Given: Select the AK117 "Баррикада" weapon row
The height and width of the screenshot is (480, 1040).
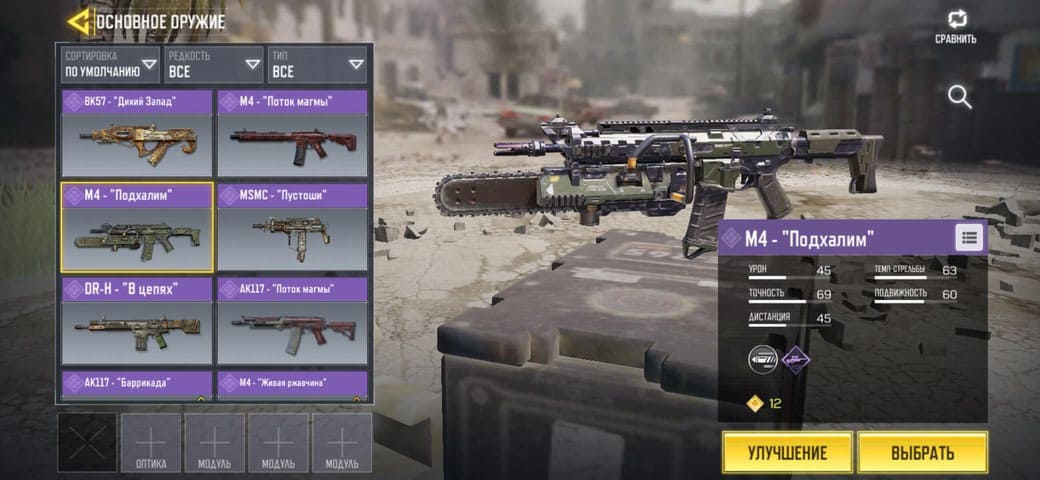Looking at the screenshot, I should (x=137, y=384).
